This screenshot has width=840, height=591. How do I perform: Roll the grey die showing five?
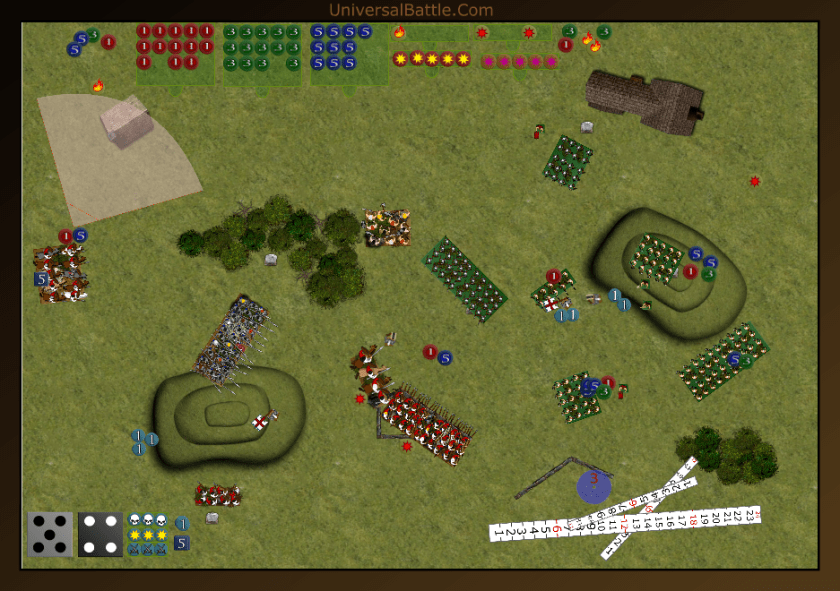tap(50, 534)
